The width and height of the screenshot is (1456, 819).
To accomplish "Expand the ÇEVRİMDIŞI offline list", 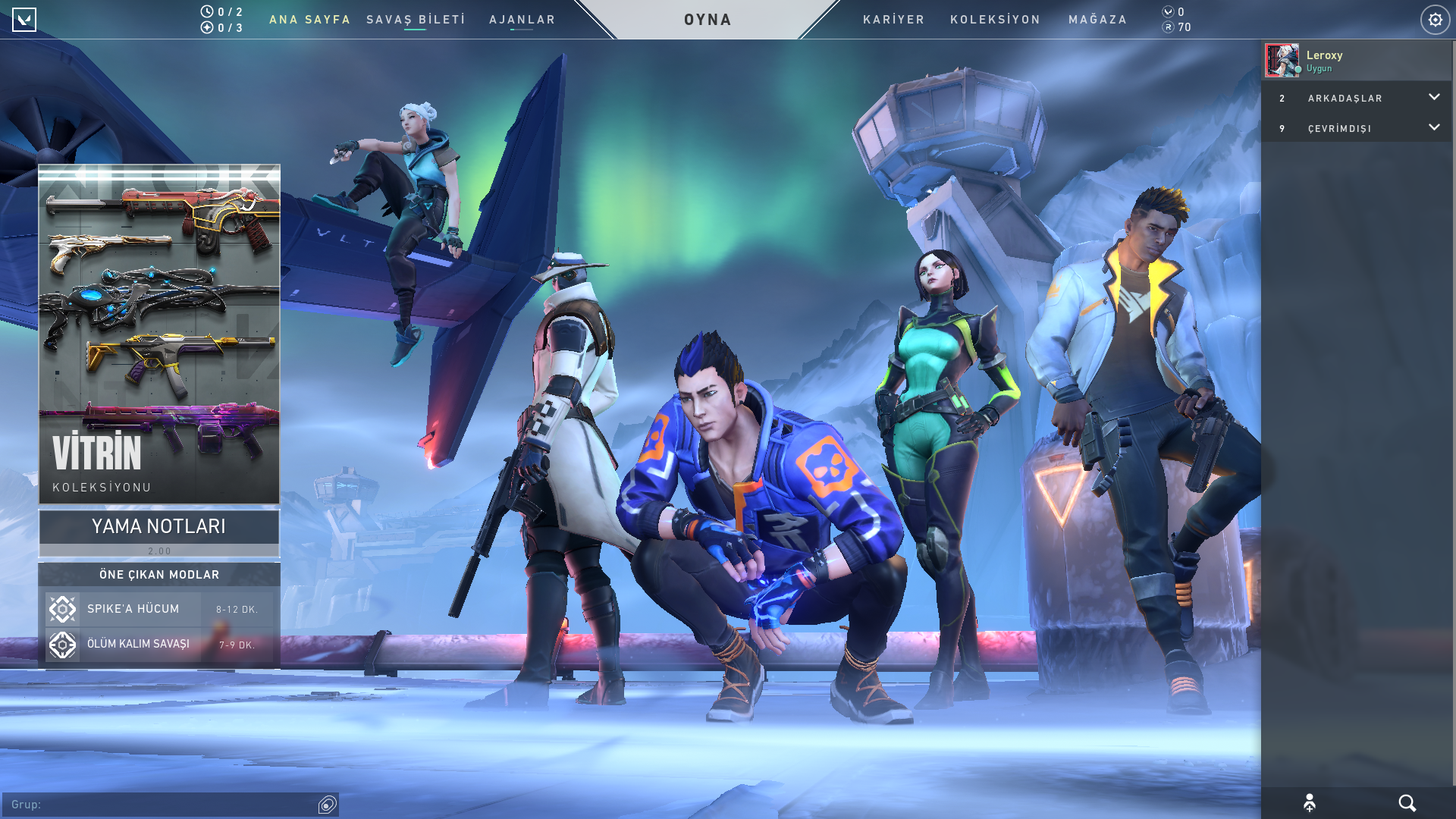I will pyautogui.click(x=1357, y=128).
